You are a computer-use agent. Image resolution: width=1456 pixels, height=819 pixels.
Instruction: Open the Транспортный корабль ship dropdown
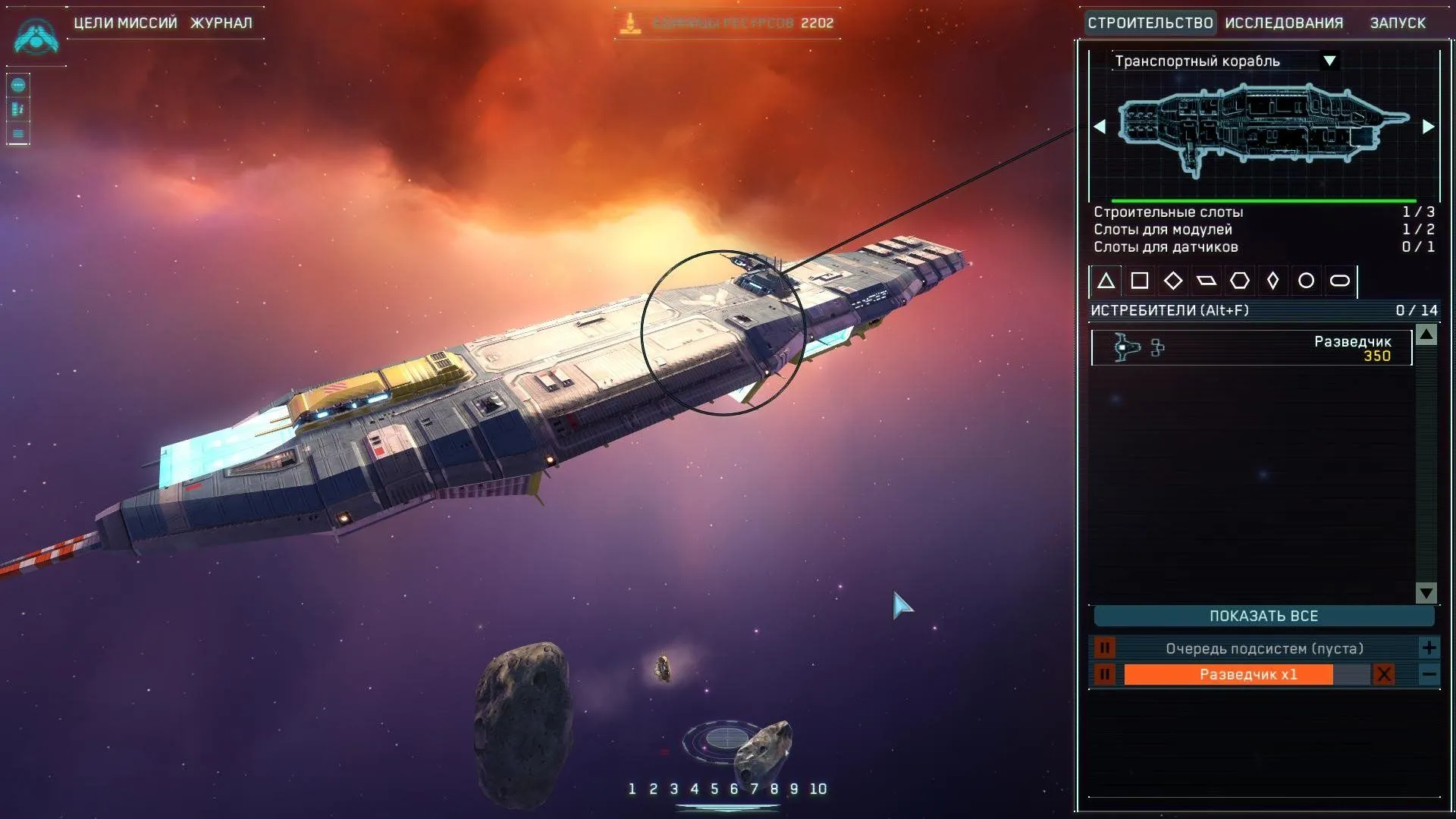tap(1329, 61)
